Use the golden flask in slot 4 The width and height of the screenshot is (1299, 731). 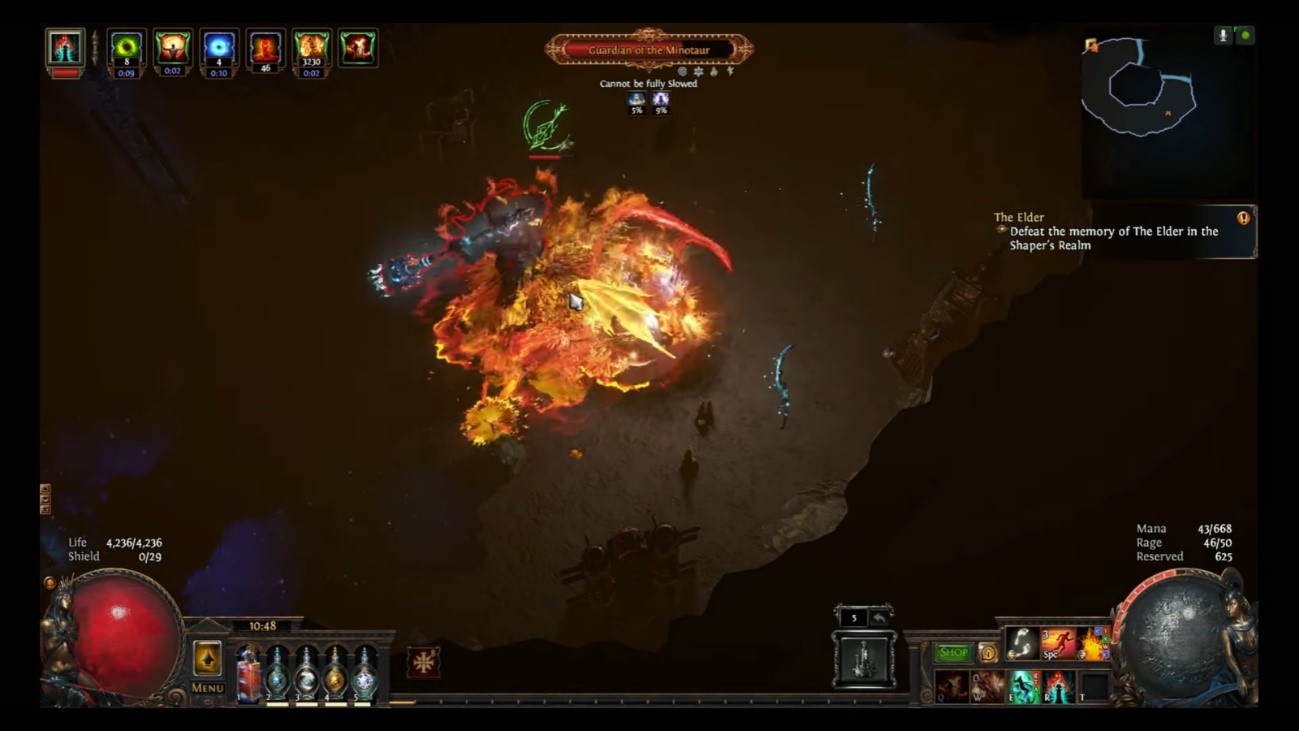[x=335, y=672]
